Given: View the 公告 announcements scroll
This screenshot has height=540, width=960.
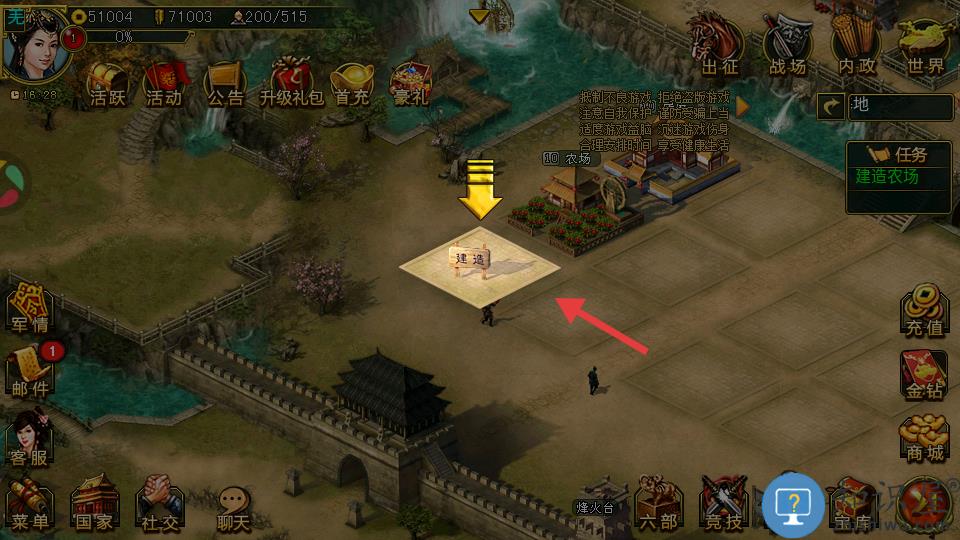Looking at the screenshot, I should (x=225, y=82).
